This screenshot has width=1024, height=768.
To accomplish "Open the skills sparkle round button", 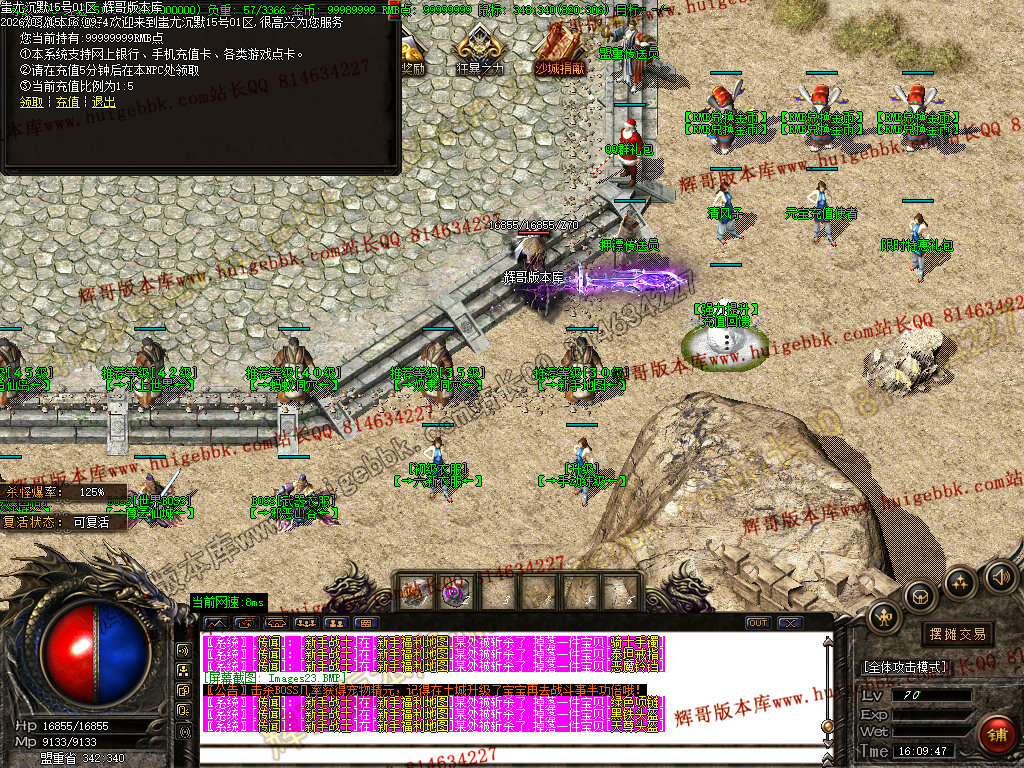I will point(960,583).
